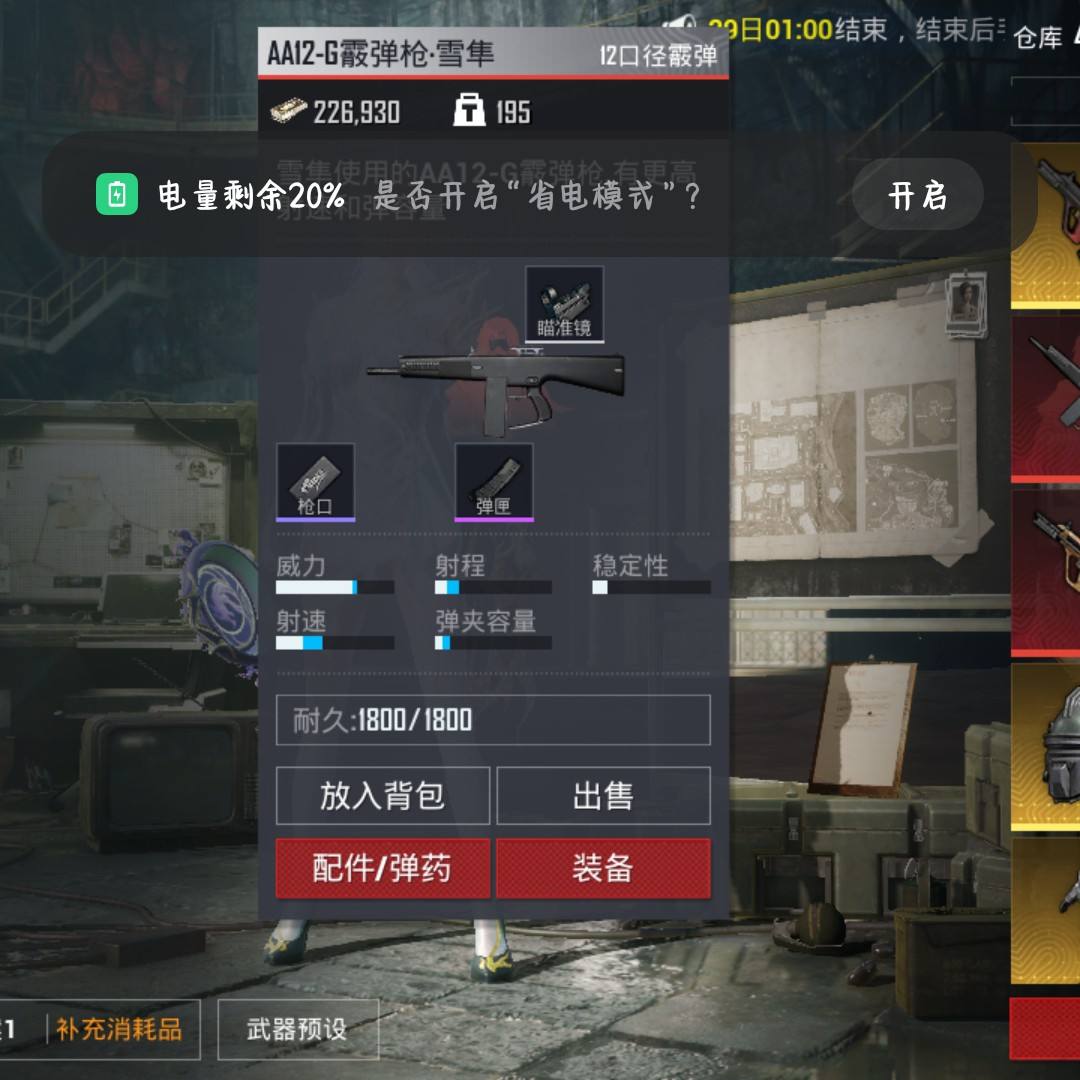Open the 武器预设 weapon presets

297,1029
